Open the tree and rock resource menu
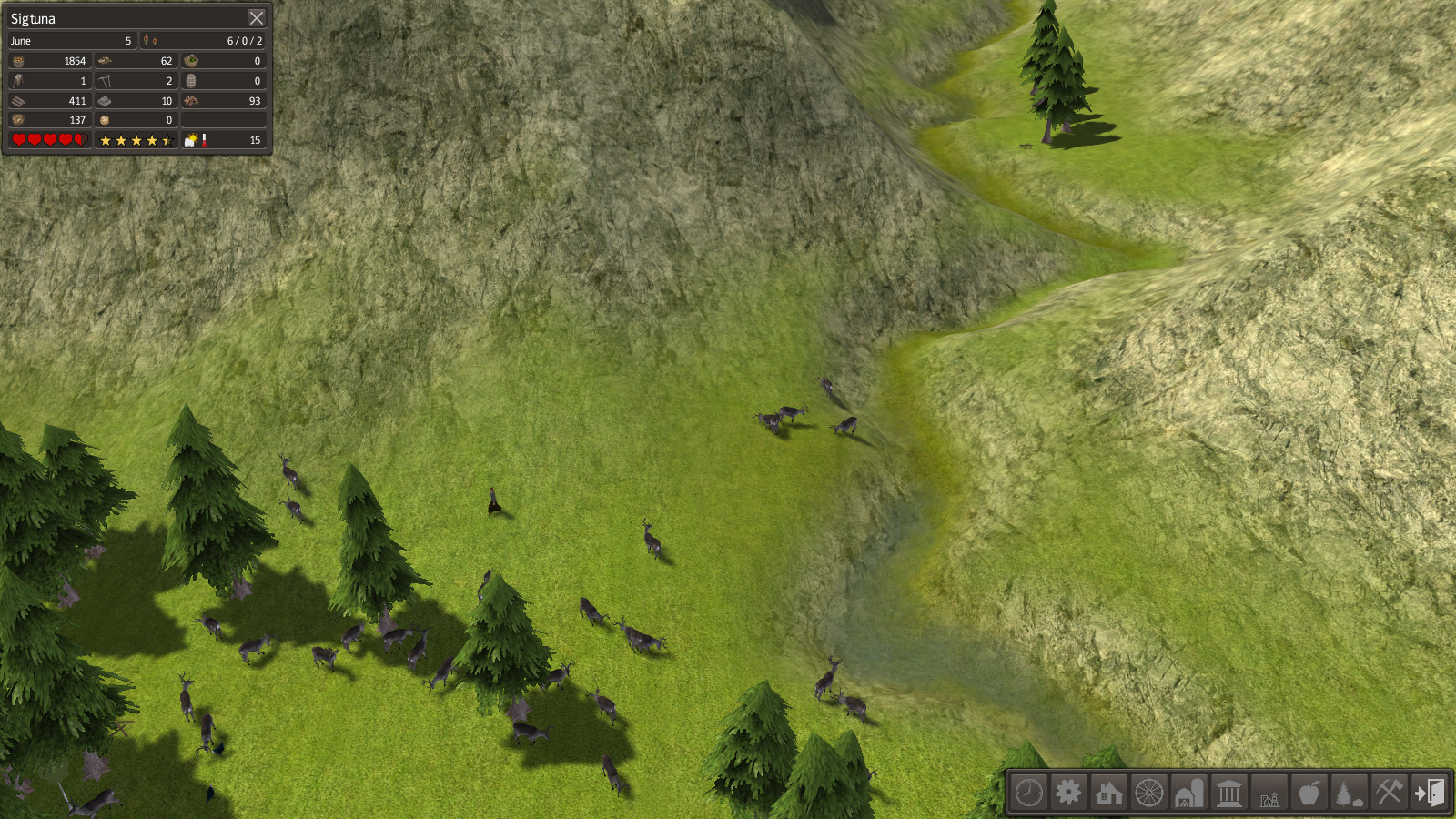1456x819 pixels. (x=1349, y=793)
